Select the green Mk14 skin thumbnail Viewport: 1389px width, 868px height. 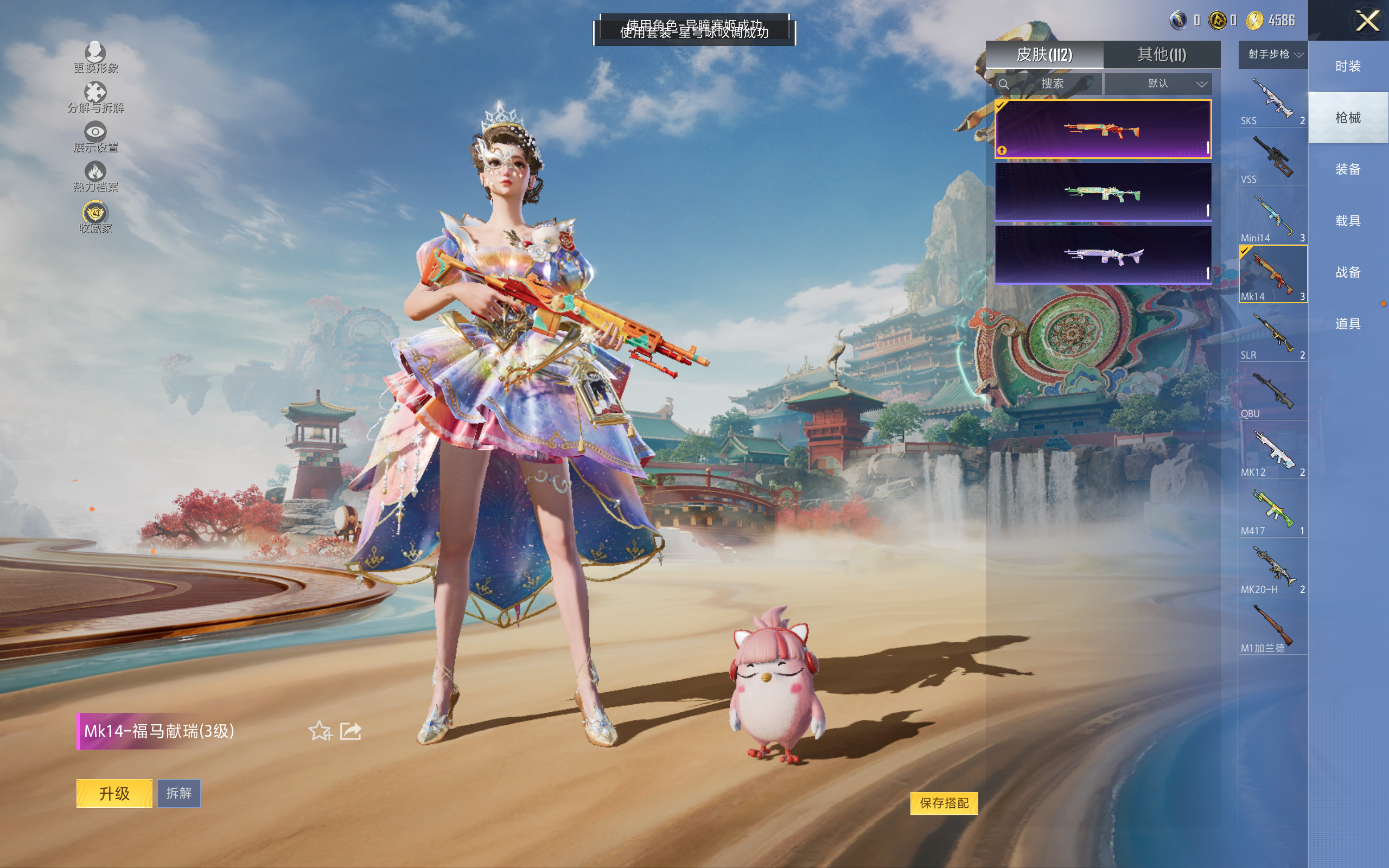point(1103,192)
